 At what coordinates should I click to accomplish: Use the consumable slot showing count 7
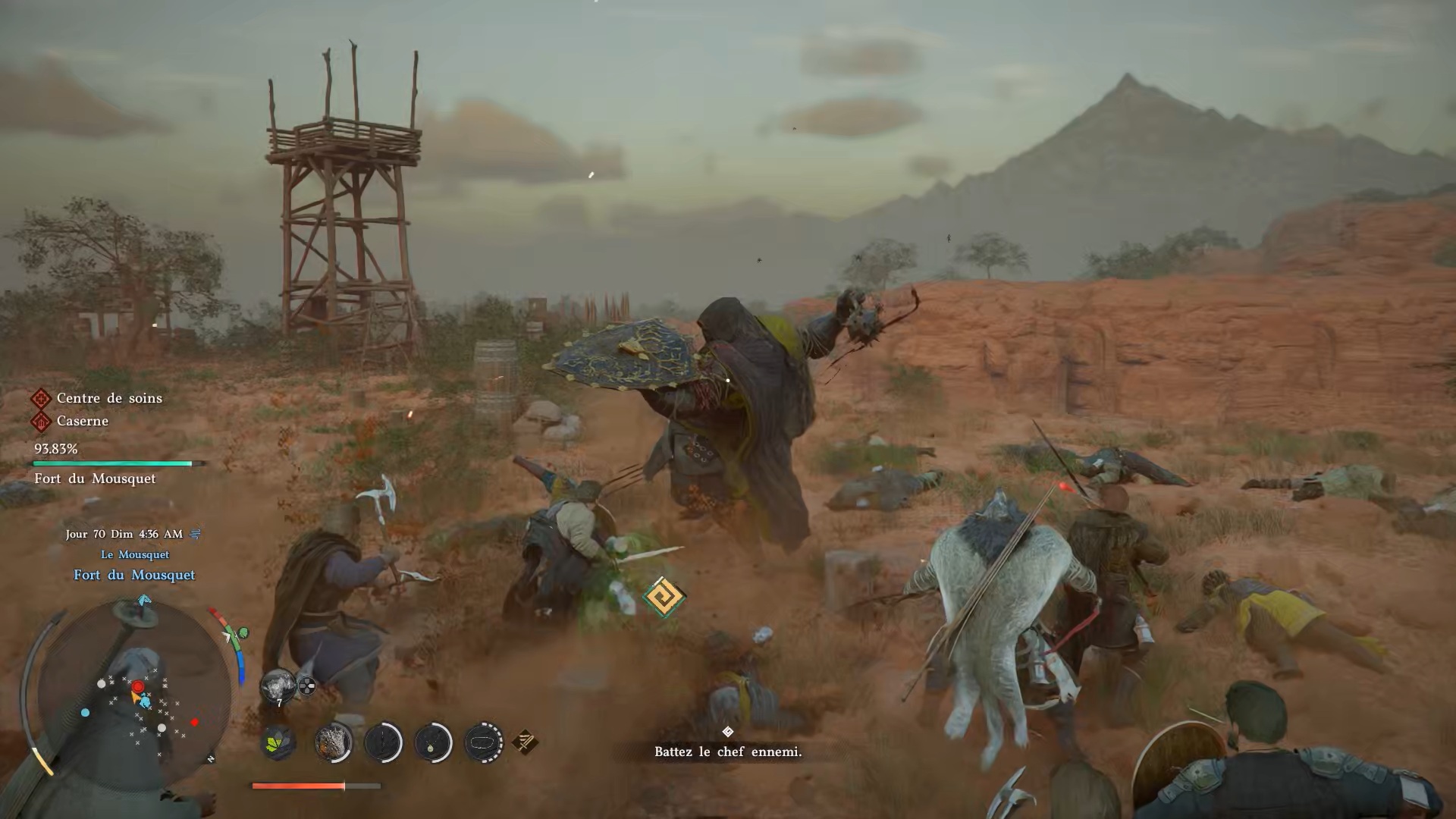pos(278,686)
